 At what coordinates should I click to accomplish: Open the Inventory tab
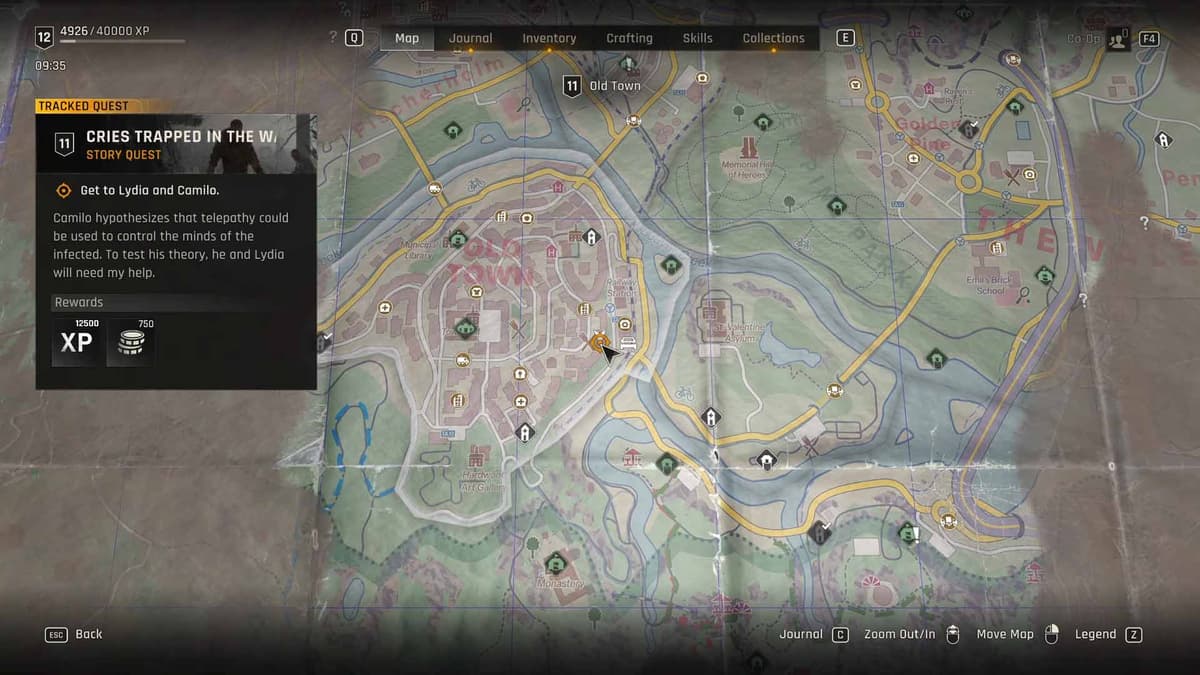point(549,38)
